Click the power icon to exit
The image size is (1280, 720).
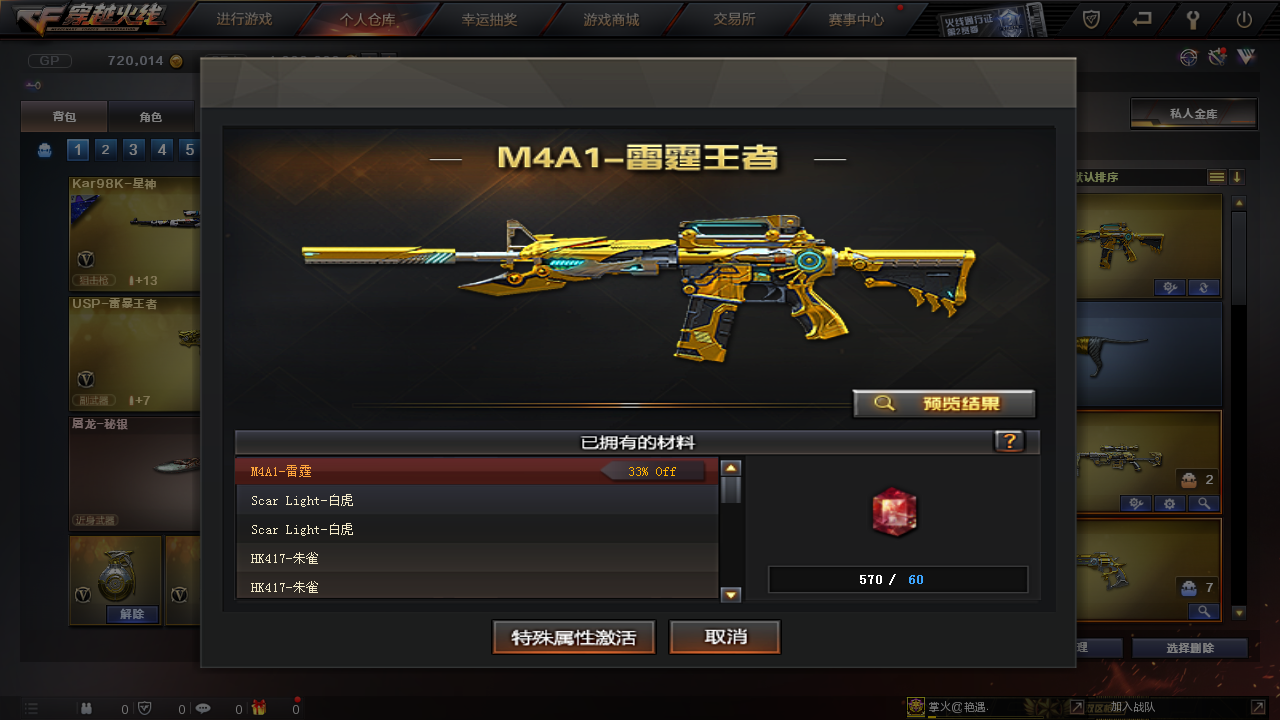point(1244,19)
